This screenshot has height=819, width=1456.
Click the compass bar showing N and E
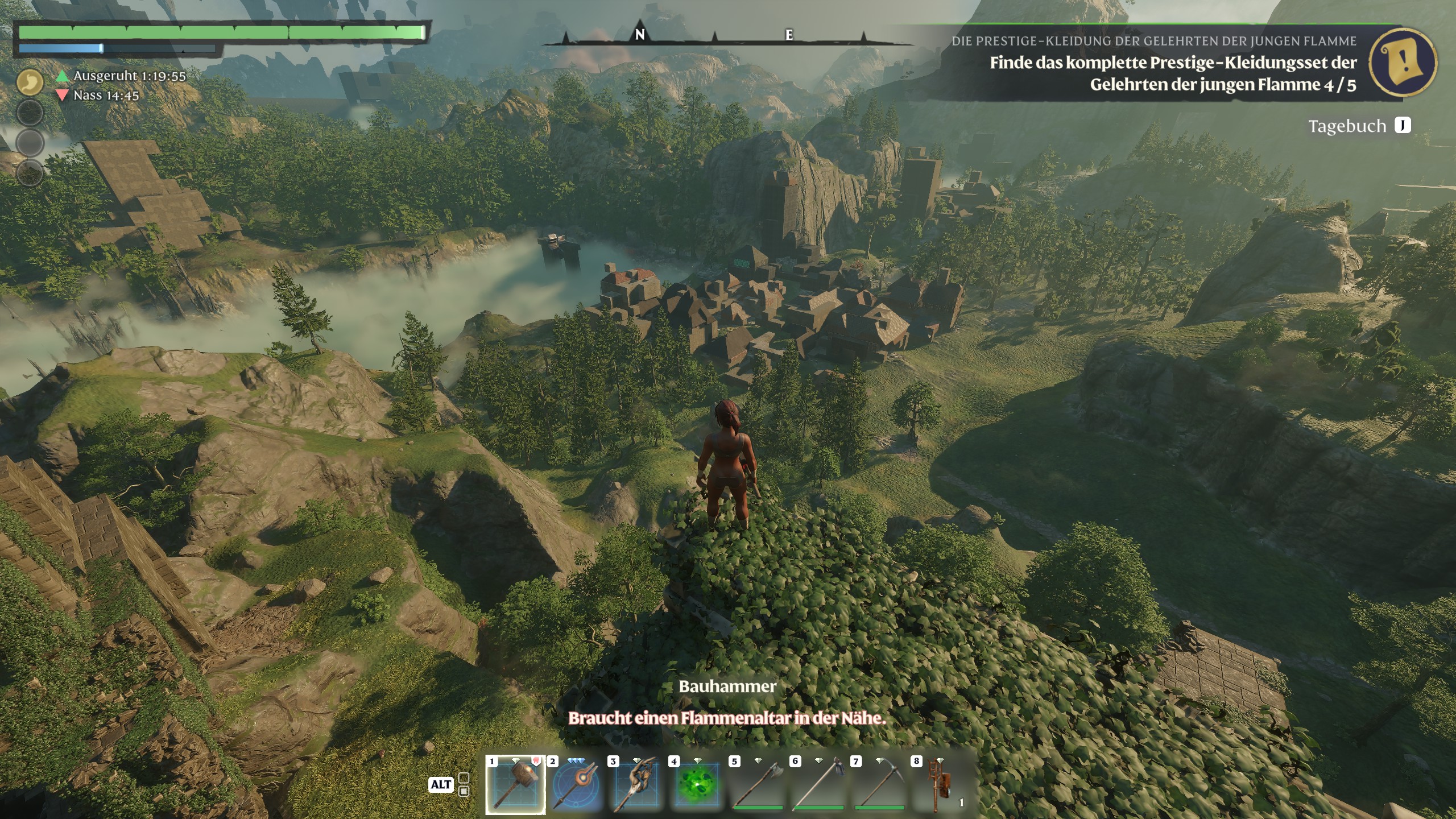coord(715,36)
